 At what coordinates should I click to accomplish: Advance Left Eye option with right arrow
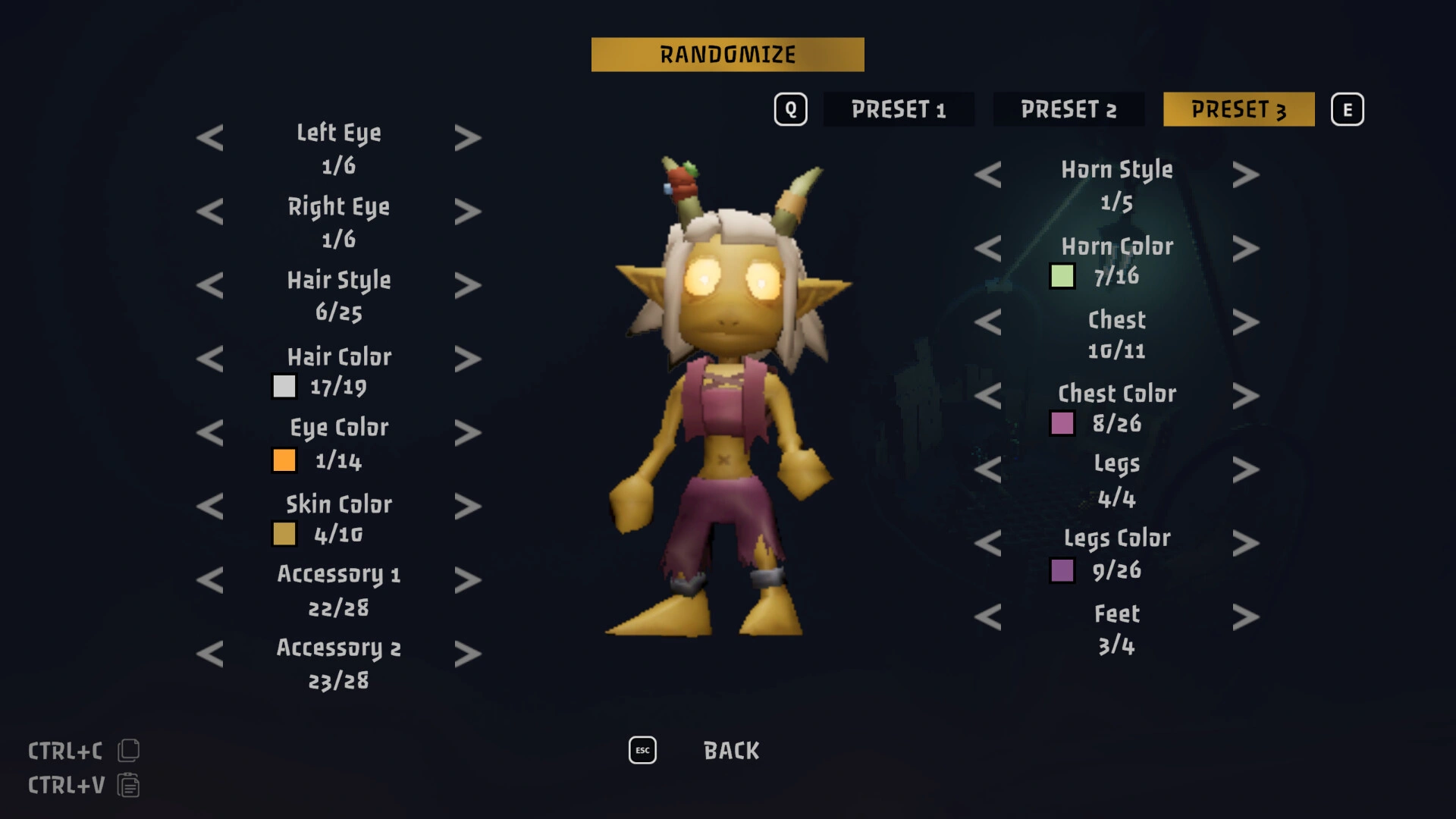coord(468,138)
